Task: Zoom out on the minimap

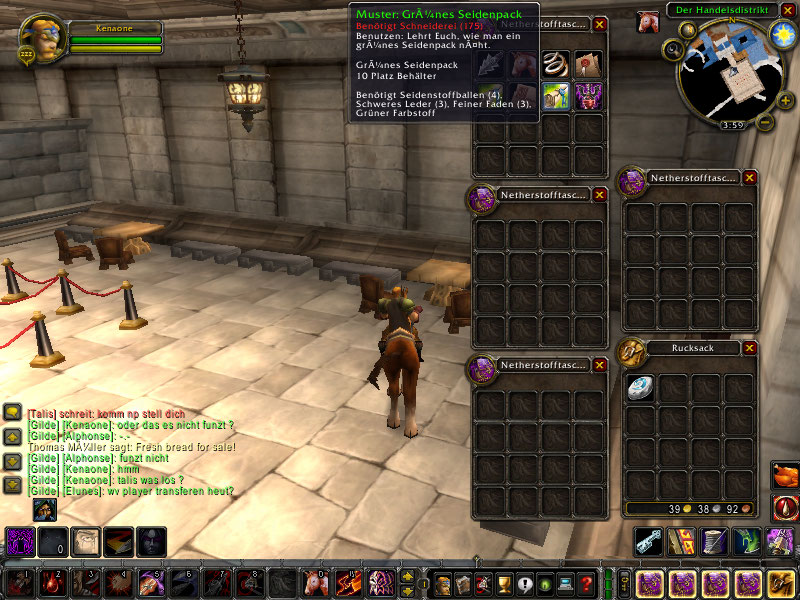Action: pos(765,123)
